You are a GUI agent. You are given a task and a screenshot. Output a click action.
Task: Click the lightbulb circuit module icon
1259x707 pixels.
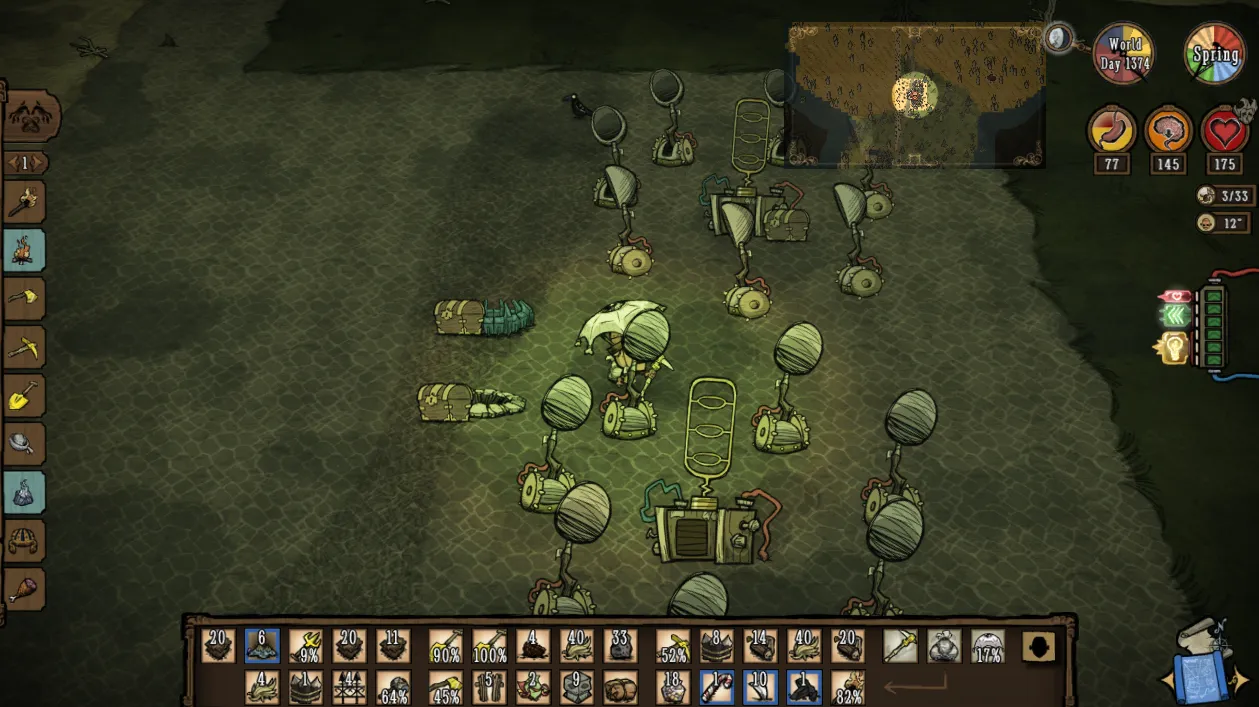click(x=1172, y=348)
